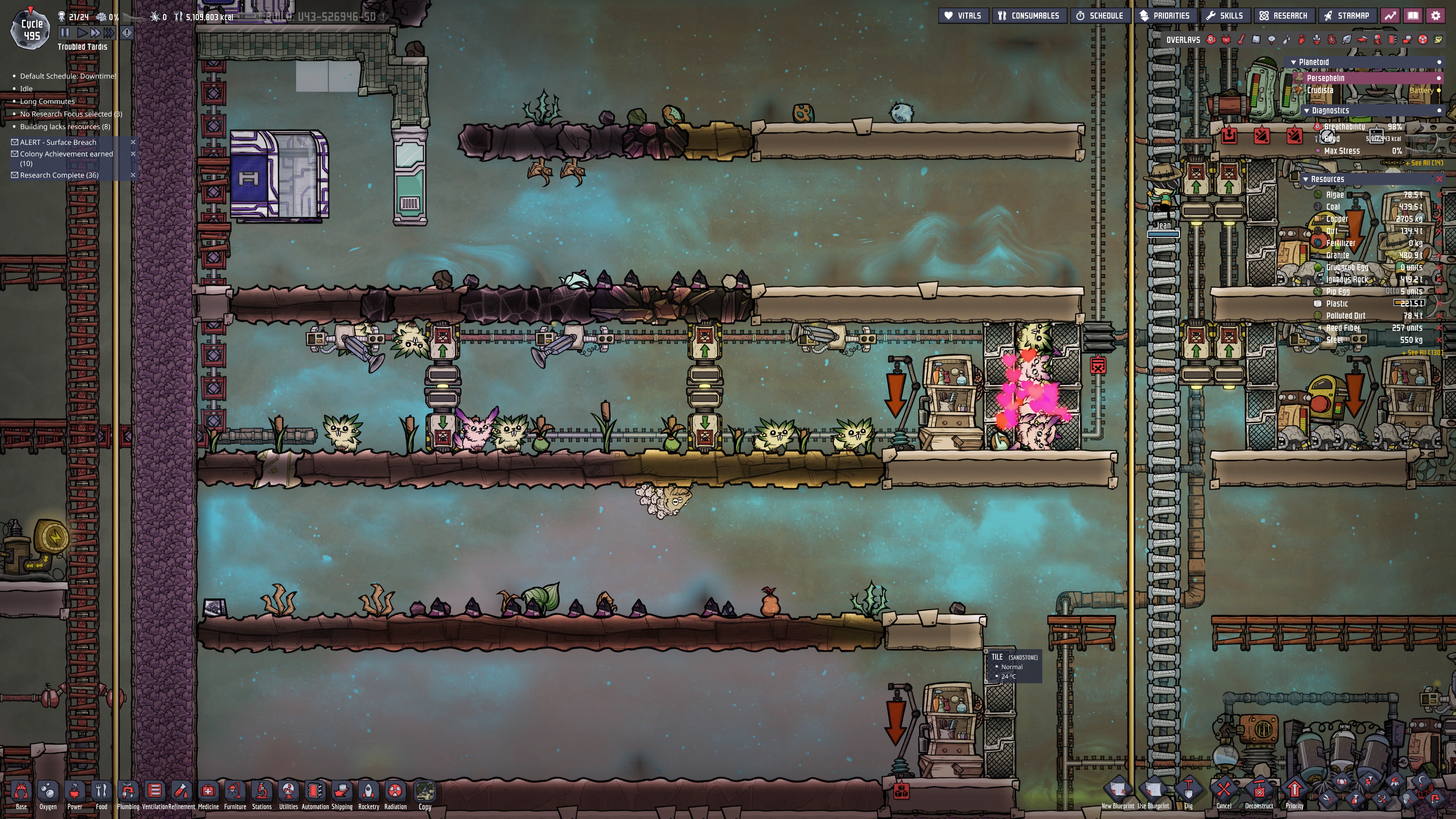Open the Vitals panel
The height and width of the screenshot is (819, 1456).
click(x=963, y=16)
